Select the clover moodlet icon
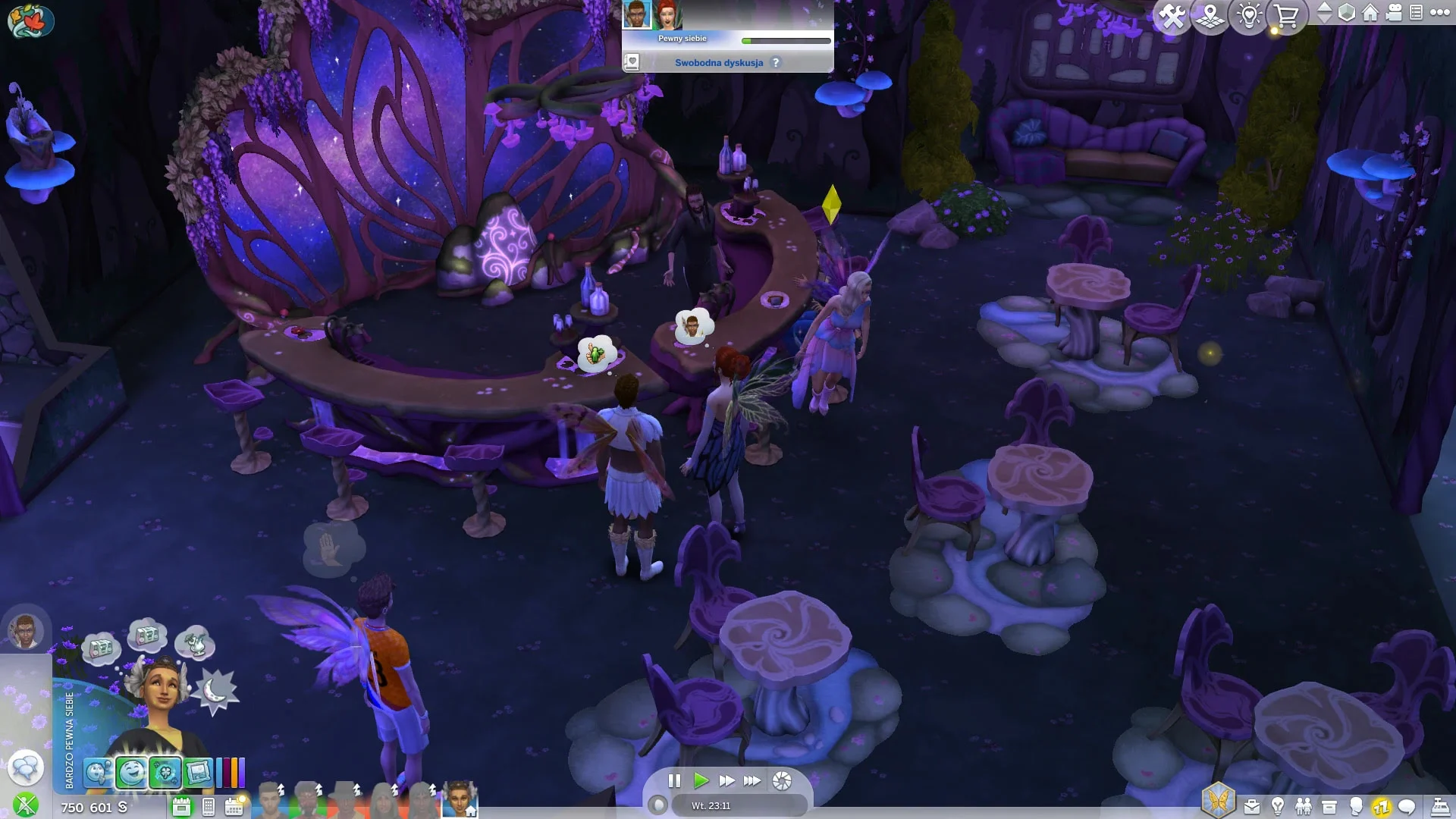 [x=165, y=773]
